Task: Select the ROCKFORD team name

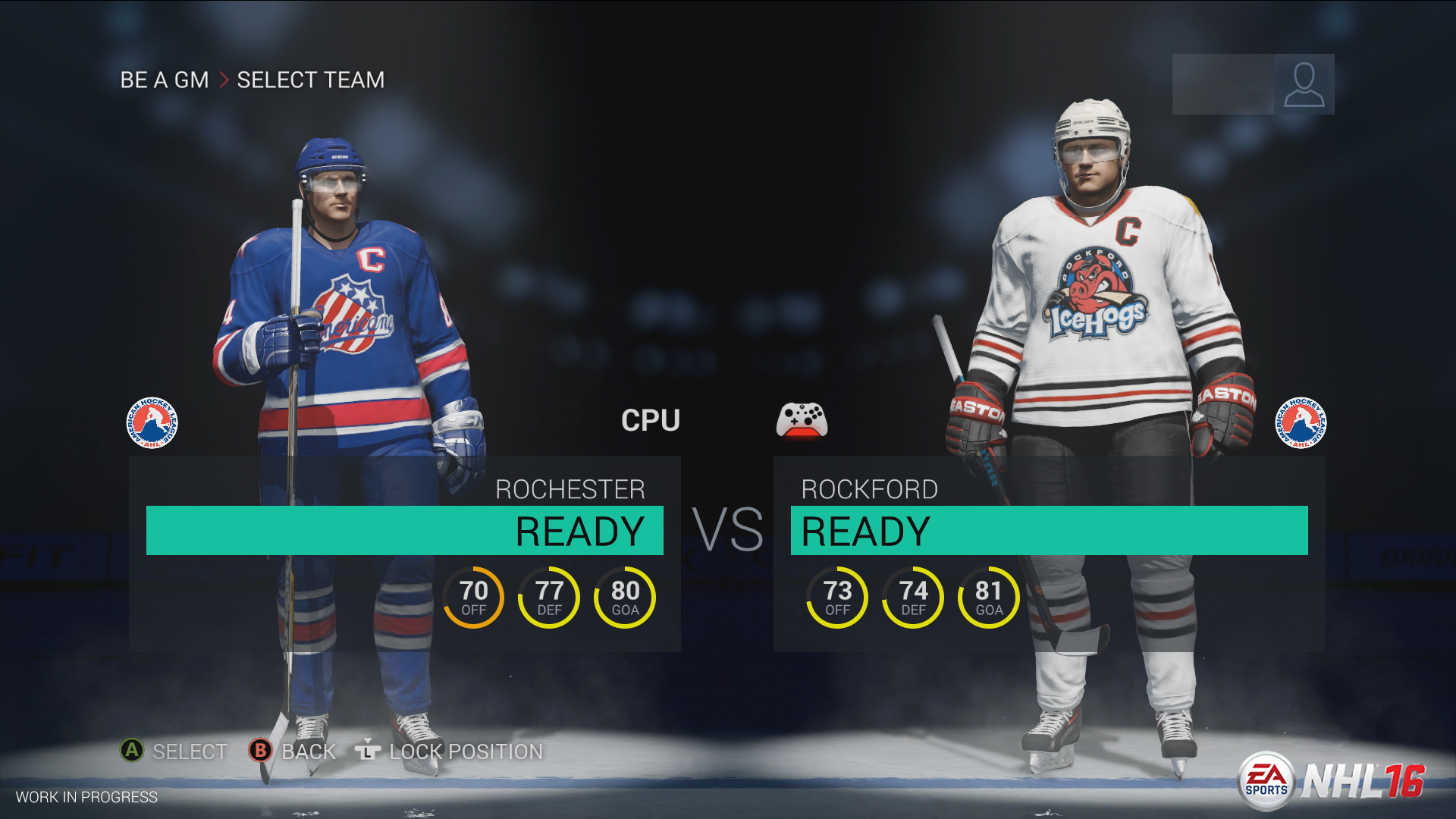Action: [869, 489]
